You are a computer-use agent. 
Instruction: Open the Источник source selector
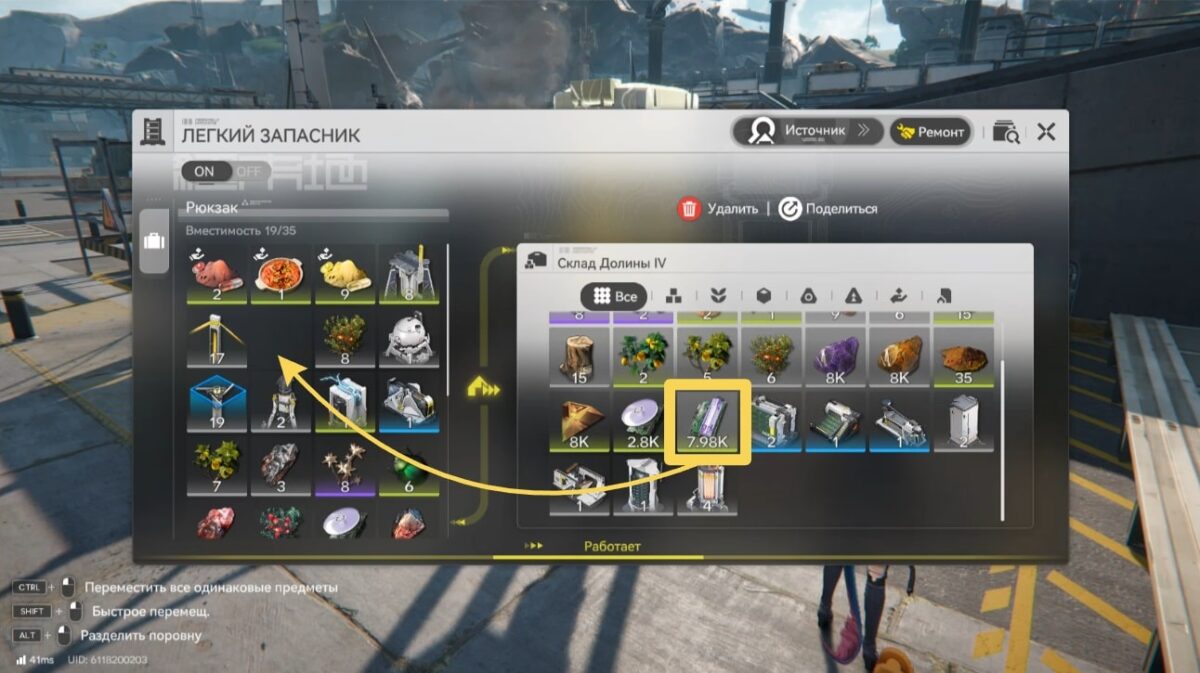click(x=808, y=131)
